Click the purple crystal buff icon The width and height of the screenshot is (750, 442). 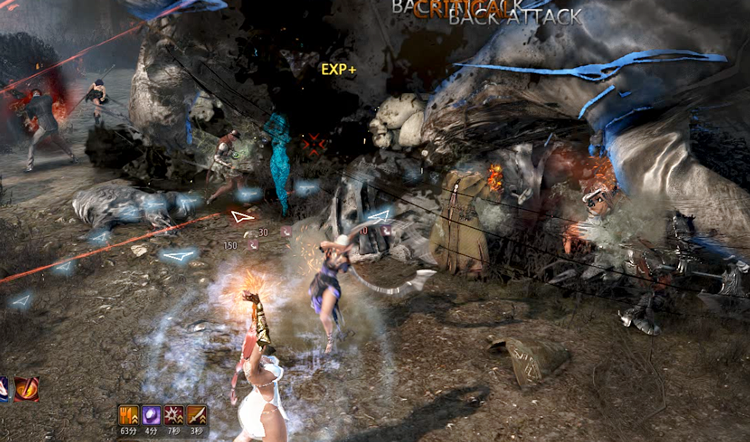point(151,415)
